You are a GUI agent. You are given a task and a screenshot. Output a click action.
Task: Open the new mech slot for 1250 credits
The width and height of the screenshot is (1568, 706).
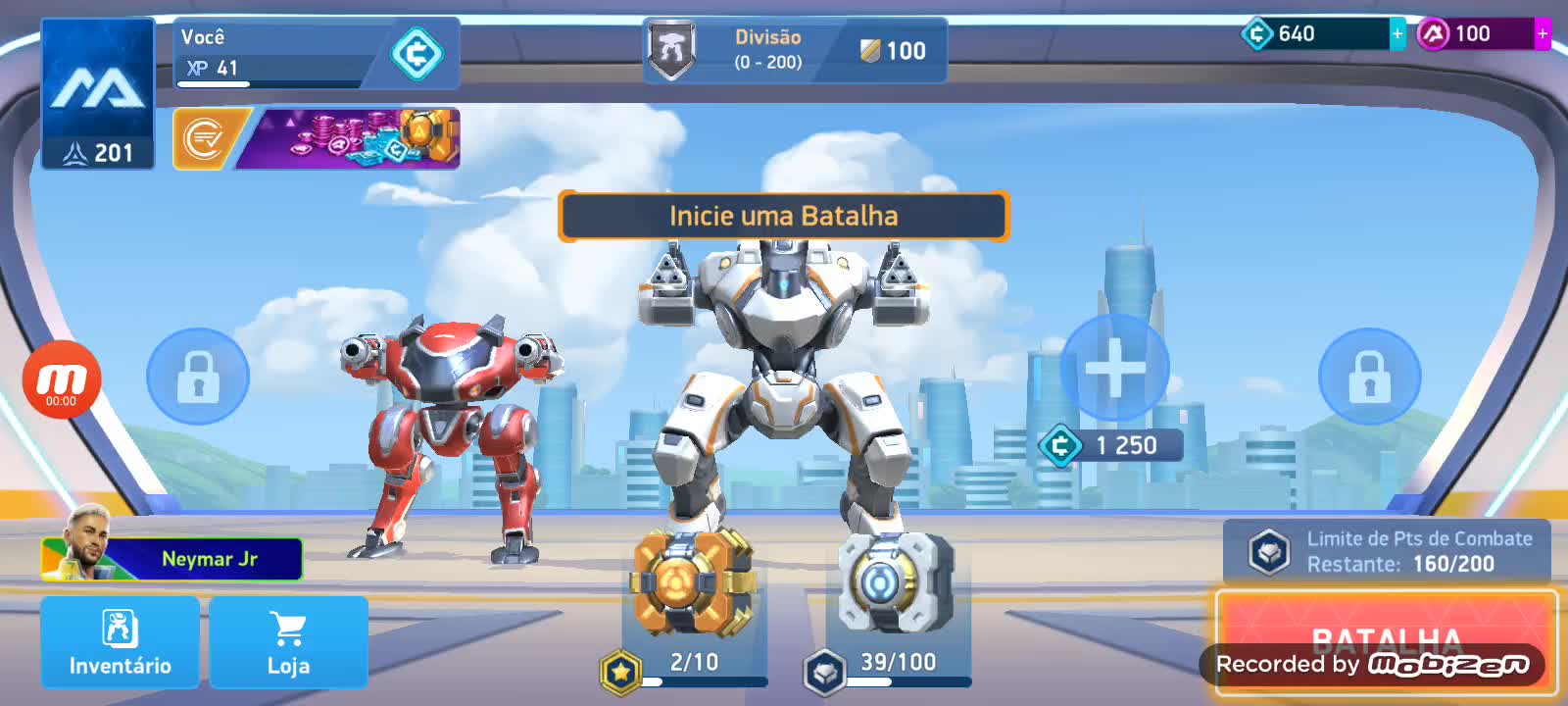point(1114,368)
